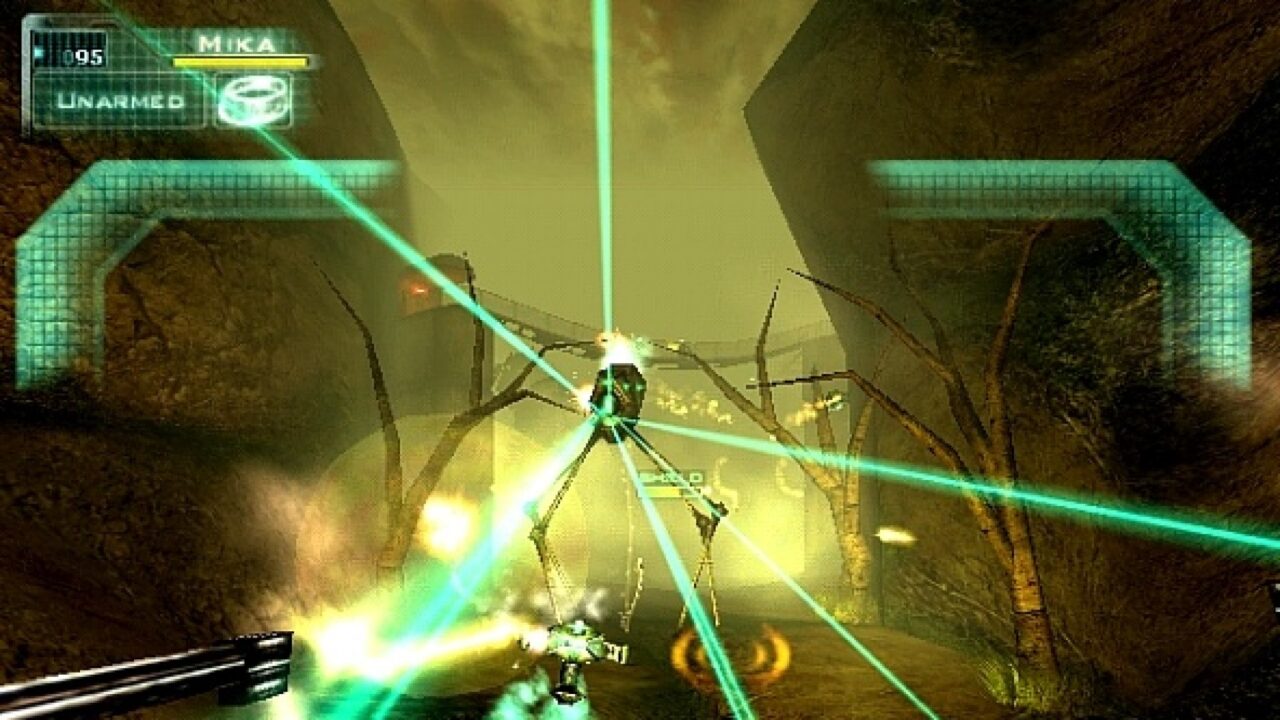Select the Unarmed weapon slot

click(x=120, y=101)
